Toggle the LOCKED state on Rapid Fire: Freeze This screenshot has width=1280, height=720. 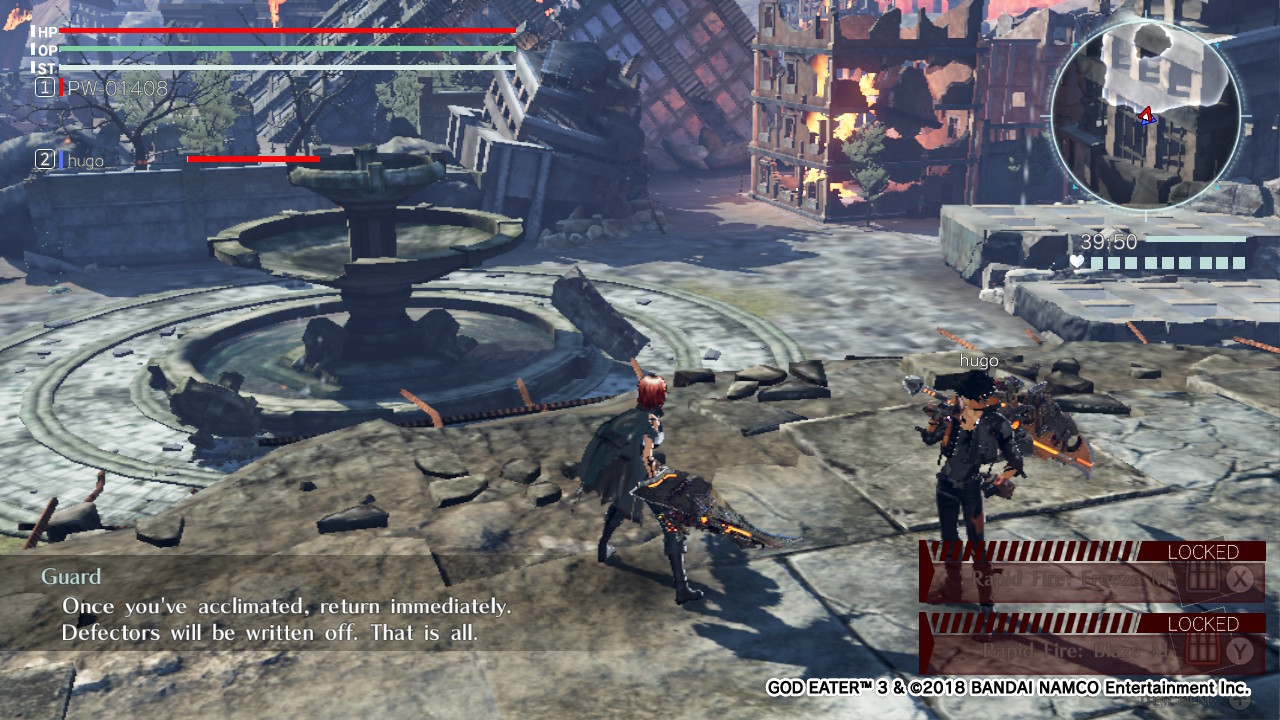1202,551
